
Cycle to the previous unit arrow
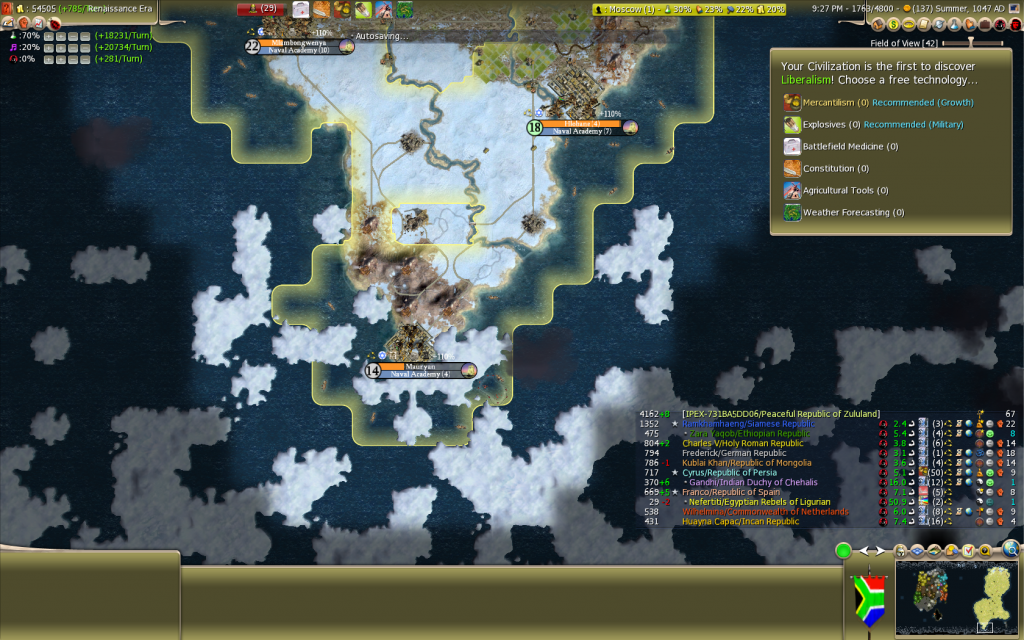click(864, 550)
